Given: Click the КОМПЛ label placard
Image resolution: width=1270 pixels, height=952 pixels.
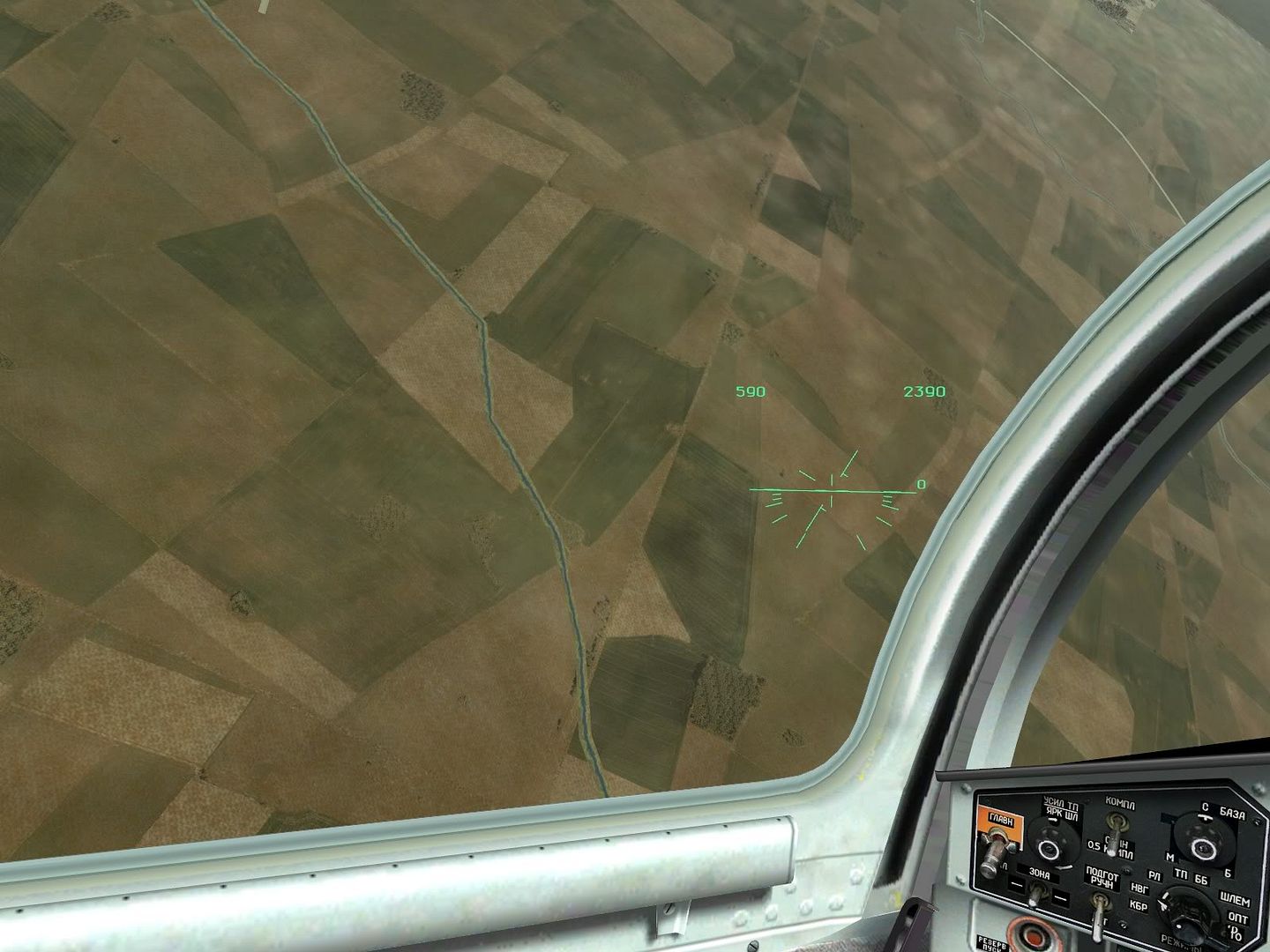Looking at the screenshot, I should pyautogui.click(x=1119, y=803).
